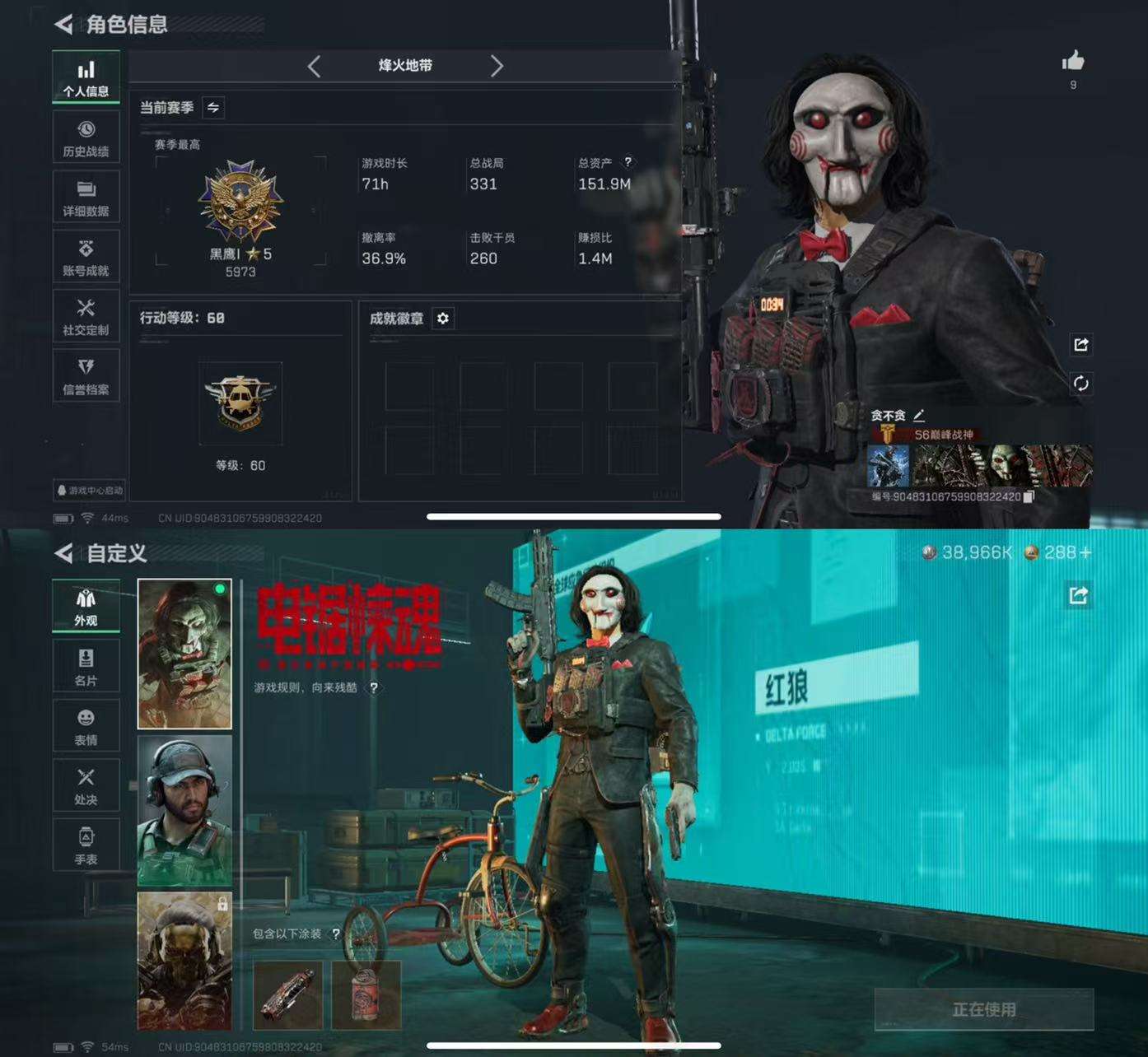The height and width of the screenshot is (1057, 1148).
Task: Switch game mode with right chevron
Action: tap(497, 67)
